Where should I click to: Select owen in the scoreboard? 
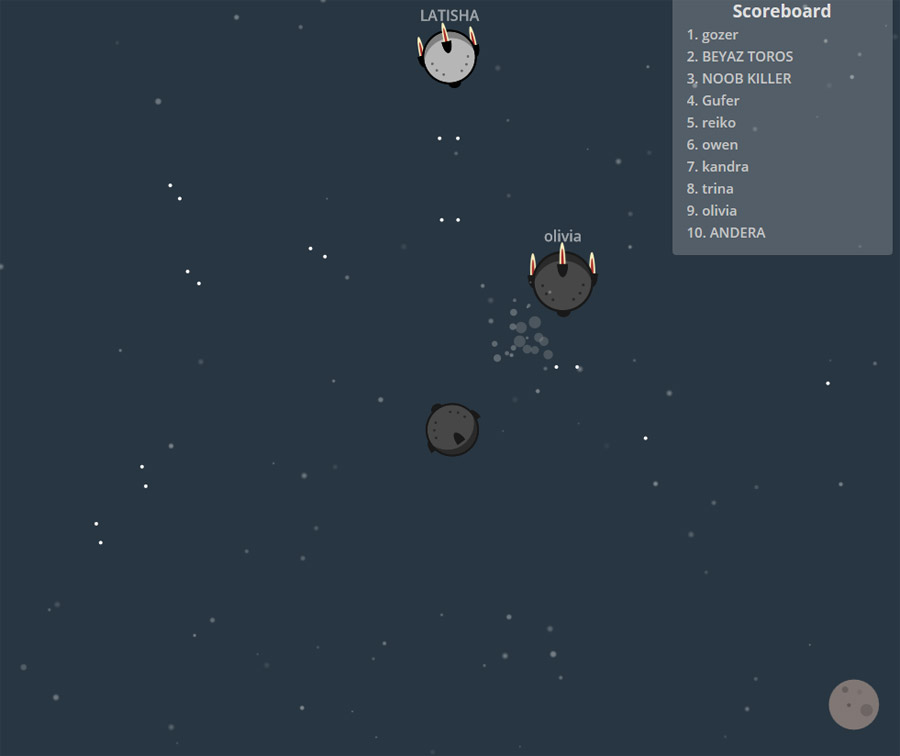712,145
